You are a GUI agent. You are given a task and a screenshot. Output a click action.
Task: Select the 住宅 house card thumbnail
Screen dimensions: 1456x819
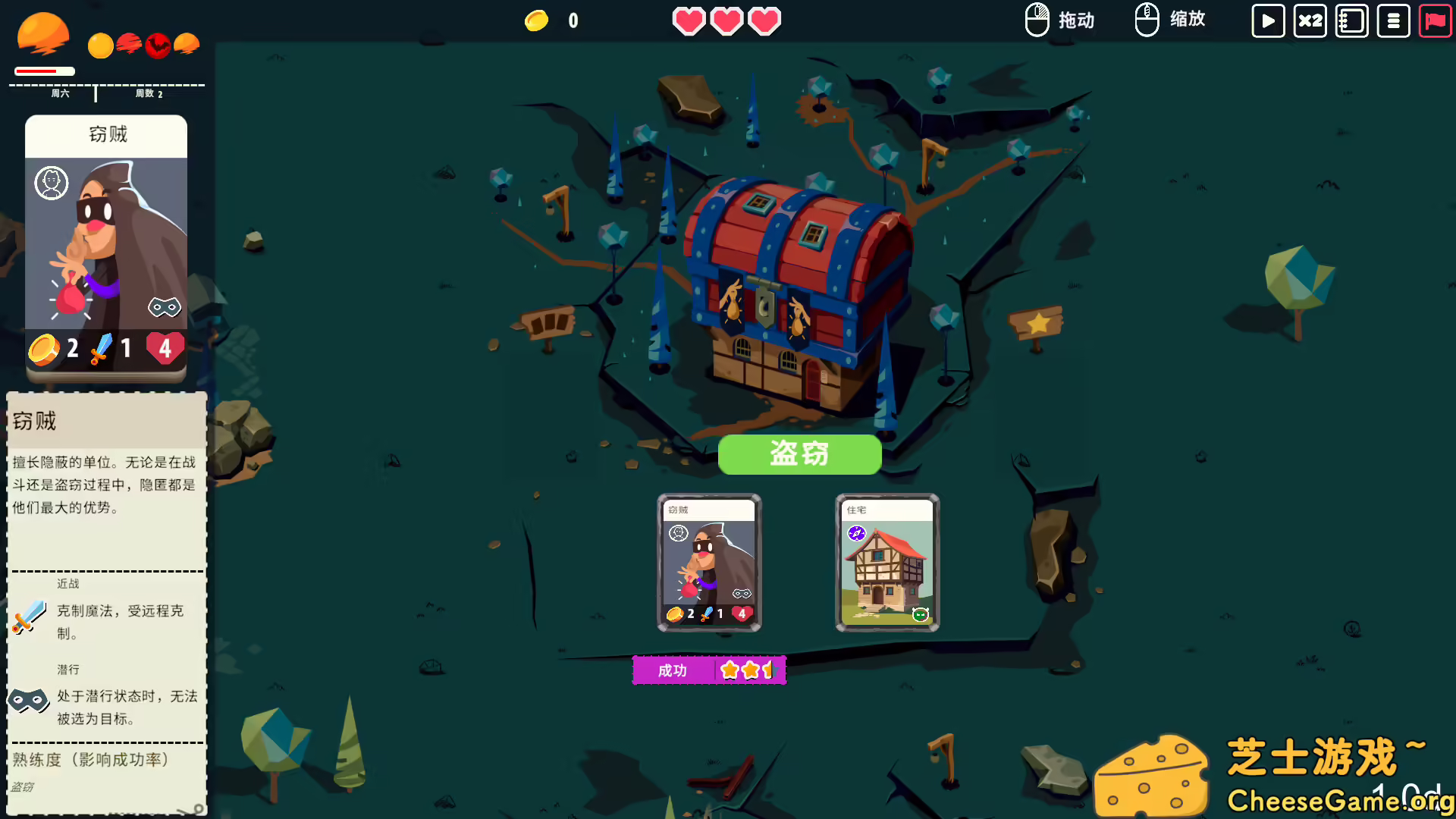[x=886, y=563]
